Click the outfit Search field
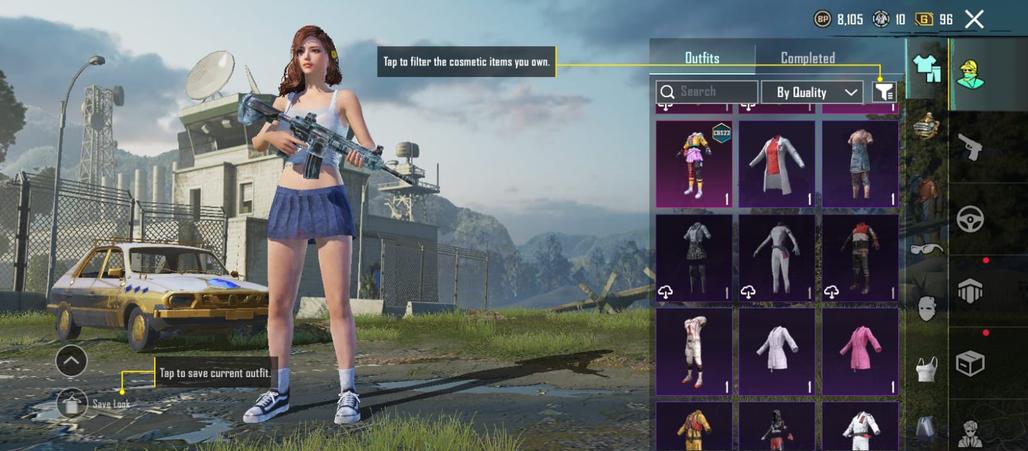This screenshot has width=1028, height=451. (x=707, y=92)
